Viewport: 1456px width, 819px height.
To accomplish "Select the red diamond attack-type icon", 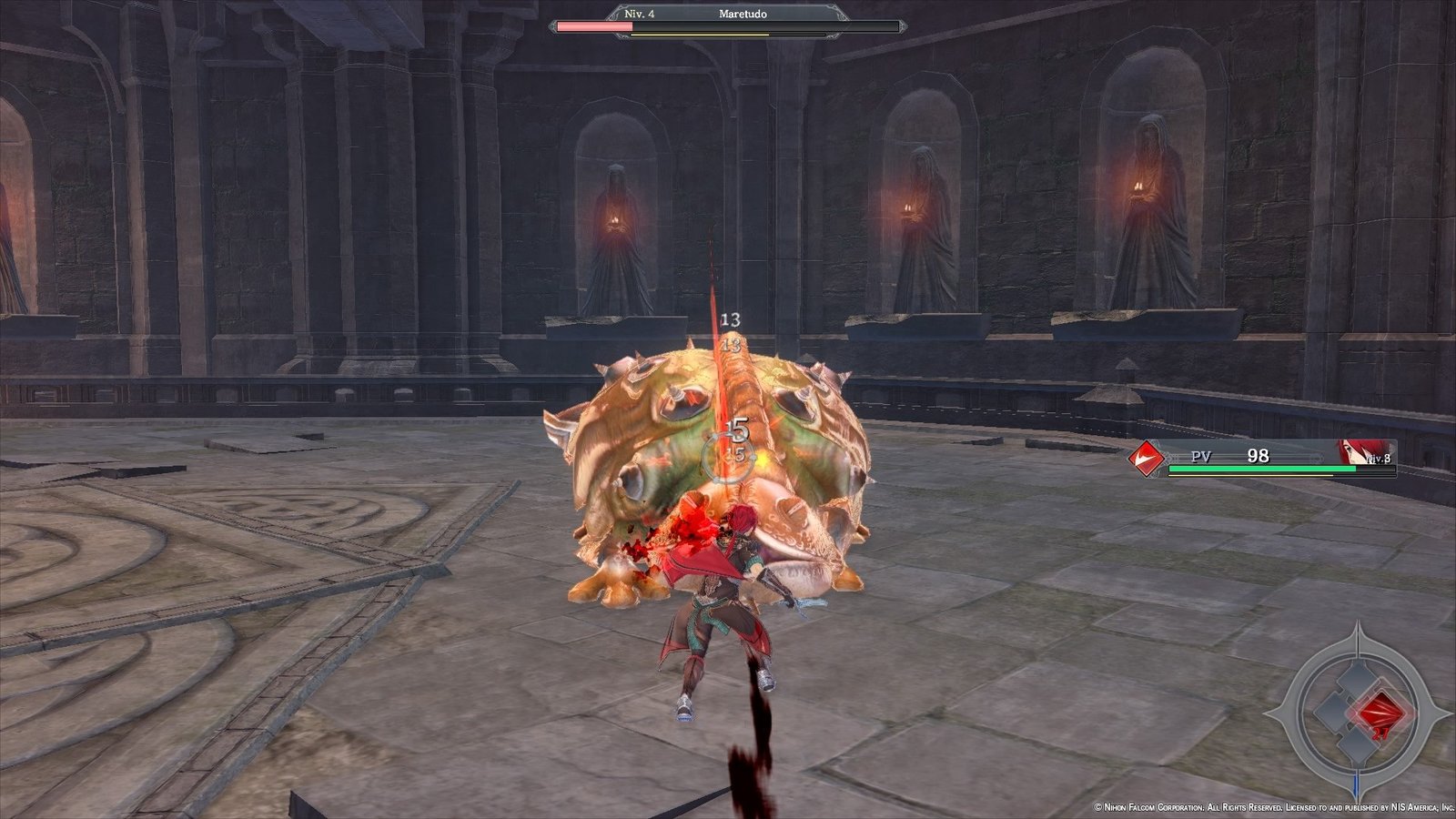I will tap(1147, 457).
